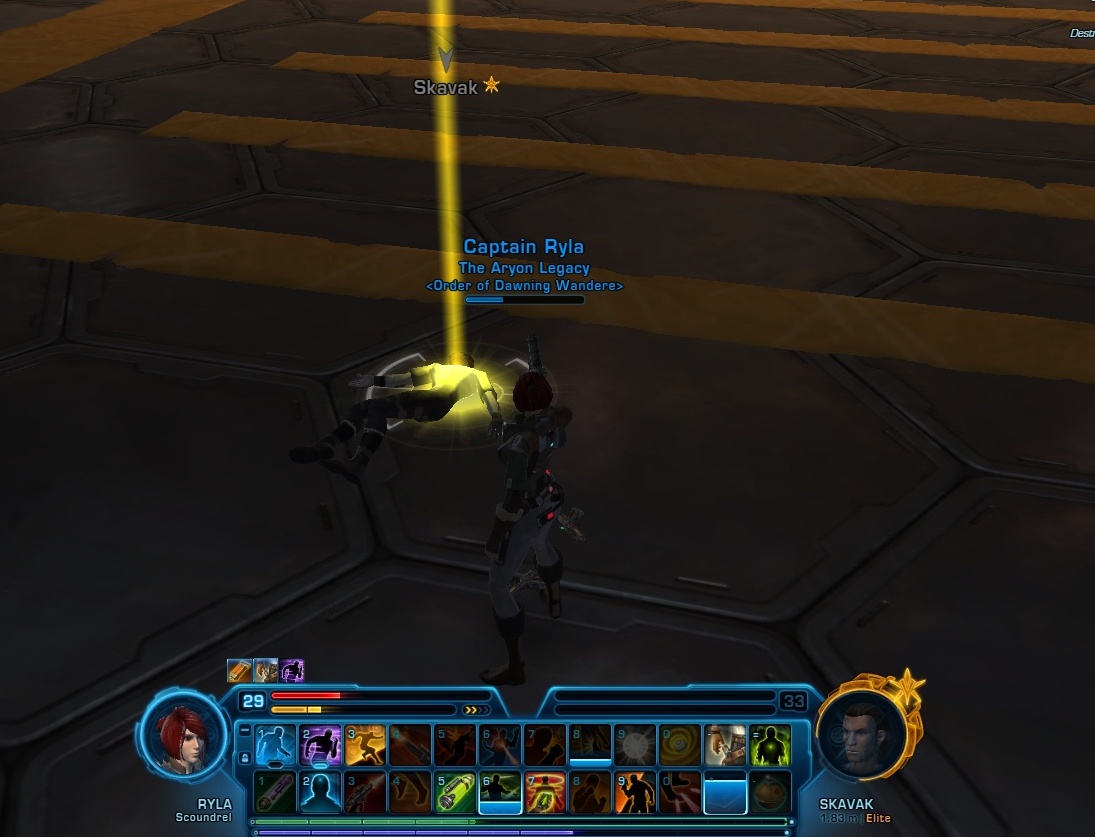Use the round thermal grenade slot

770,792
